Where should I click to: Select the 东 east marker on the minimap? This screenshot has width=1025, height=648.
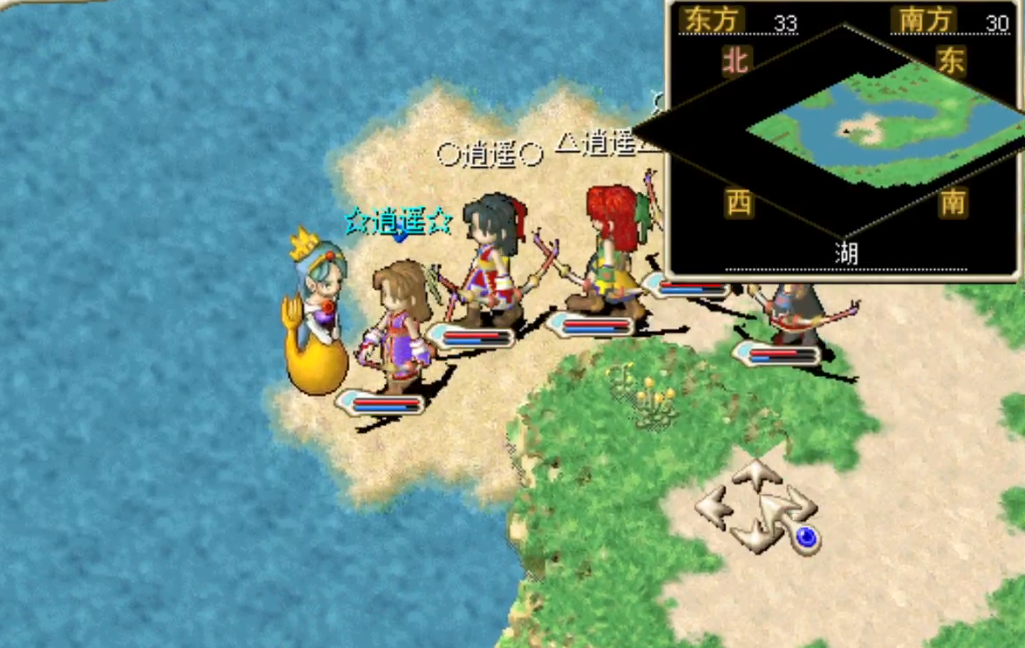click(x=951, y=60)
